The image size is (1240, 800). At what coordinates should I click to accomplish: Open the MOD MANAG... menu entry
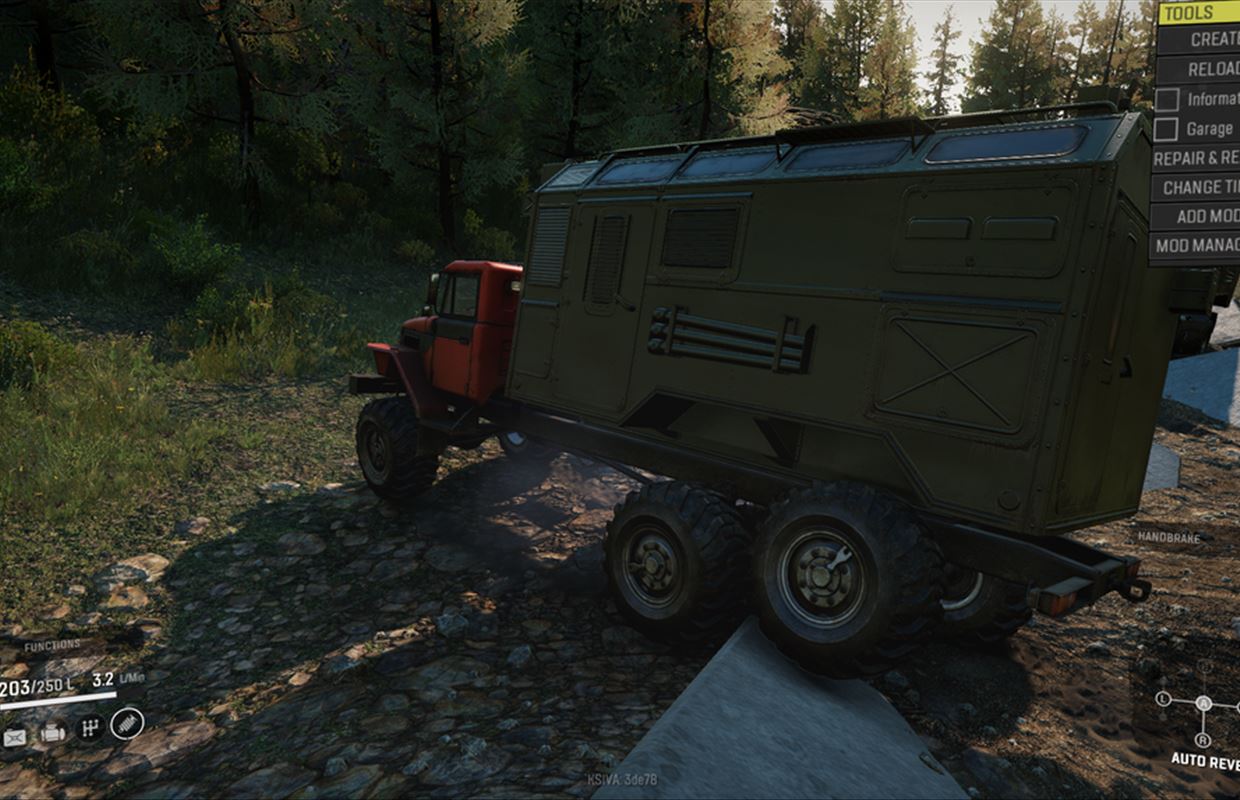click(1196, 245)
